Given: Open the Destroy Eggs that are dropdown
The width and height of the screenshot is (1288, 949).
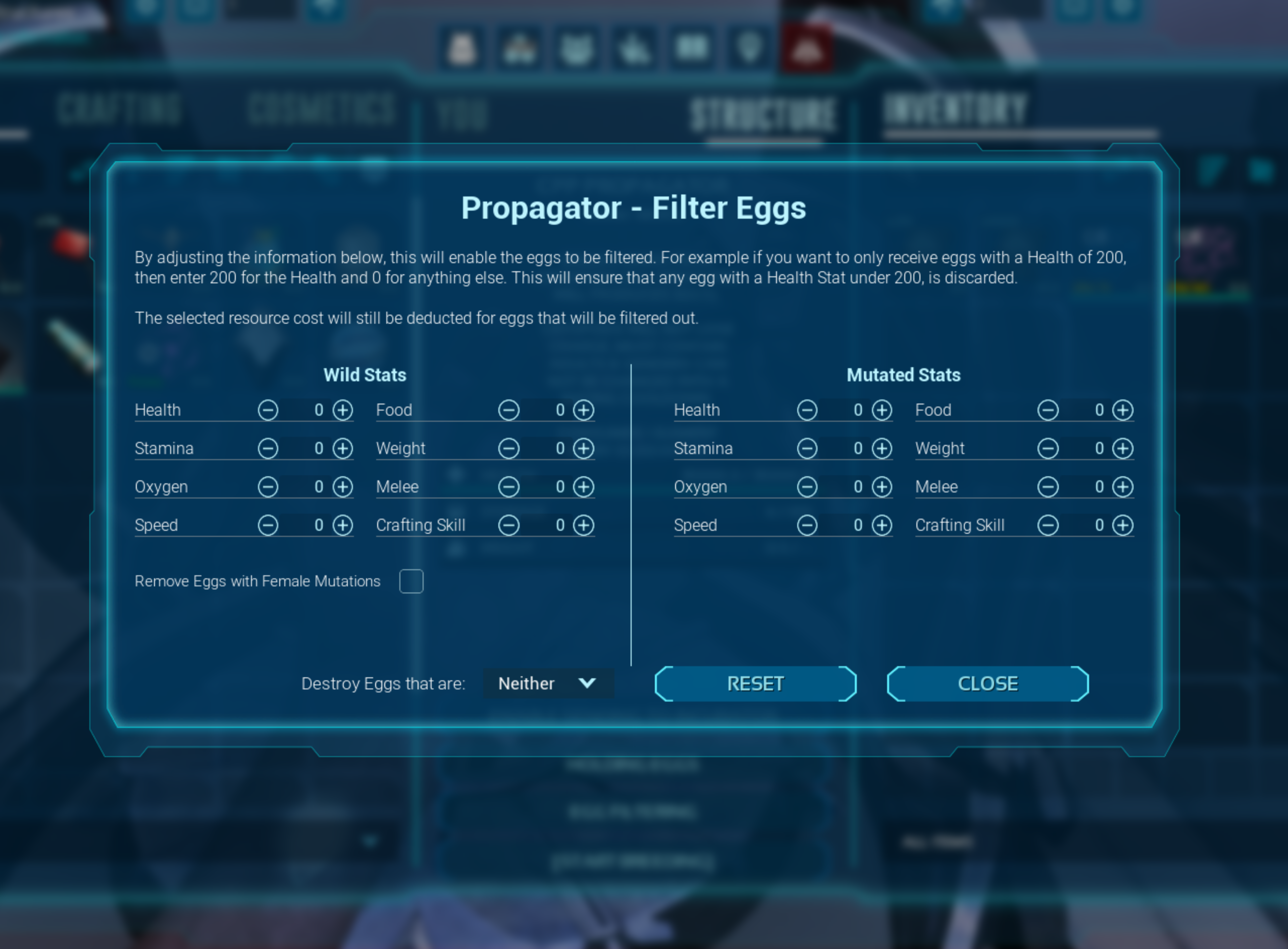Looking at the screenshot, I should 547,683.
